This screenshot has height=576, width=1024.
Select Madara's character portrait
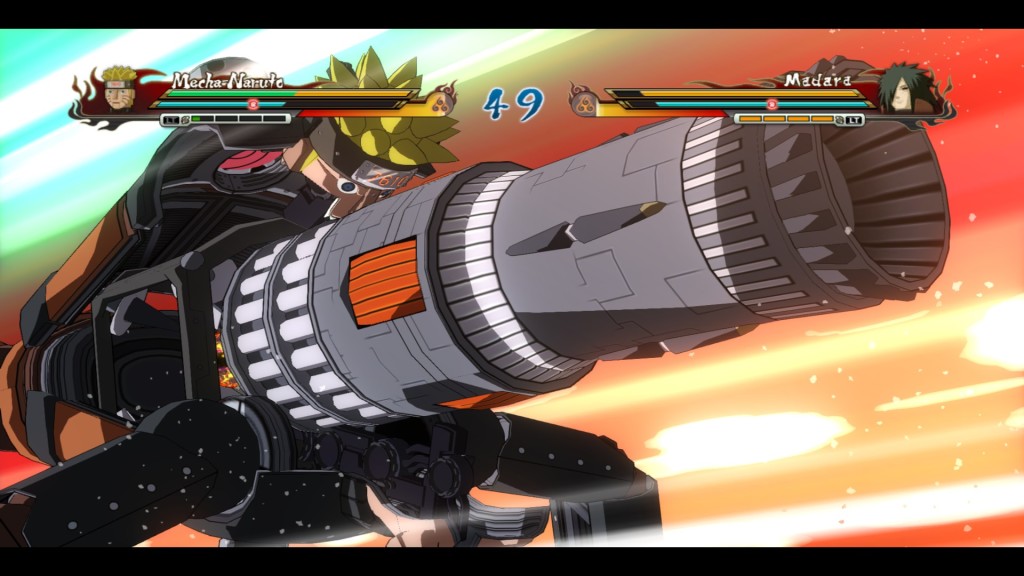pyautogui.click(x=900, y=90)
